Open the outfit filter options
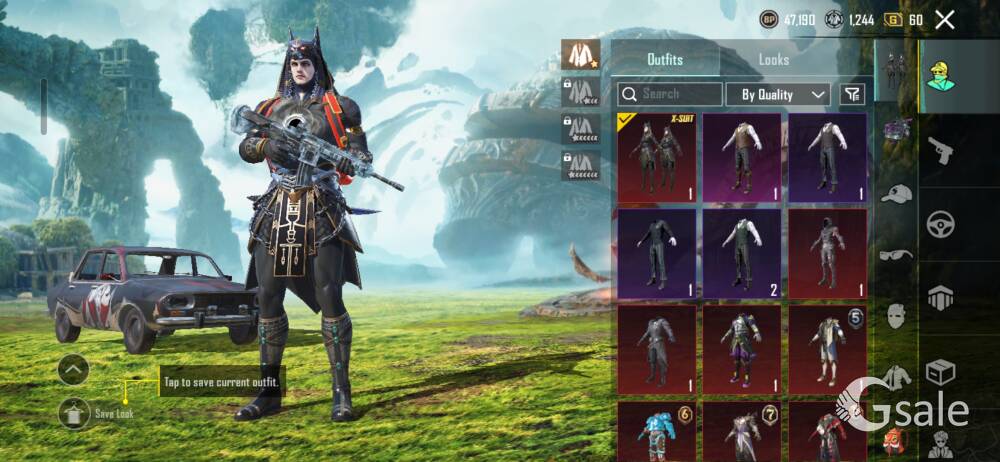1000x462 pixels. click(851, 94)
